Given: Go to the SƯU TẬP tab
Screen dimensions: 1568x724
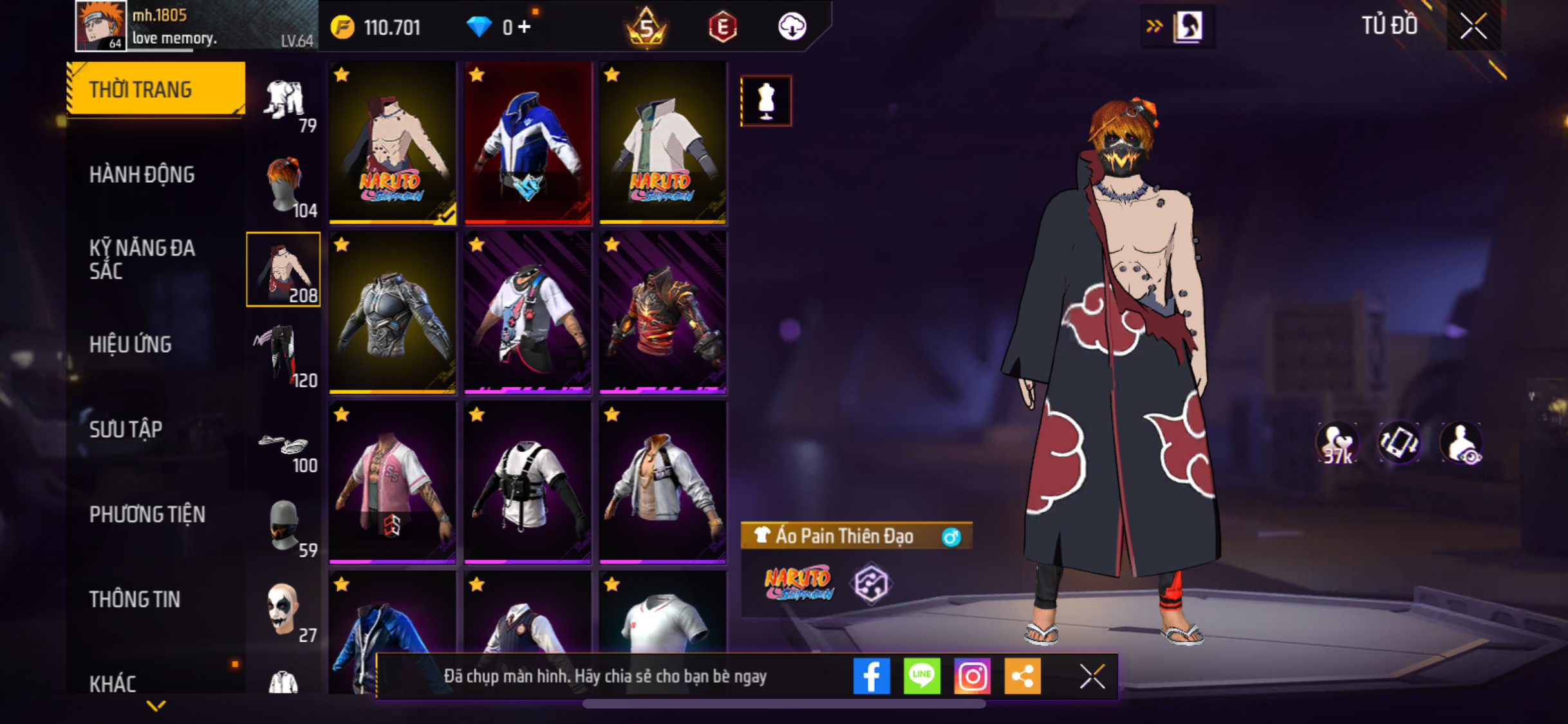Looking at the screenshot, I should (x=126, y=429).
